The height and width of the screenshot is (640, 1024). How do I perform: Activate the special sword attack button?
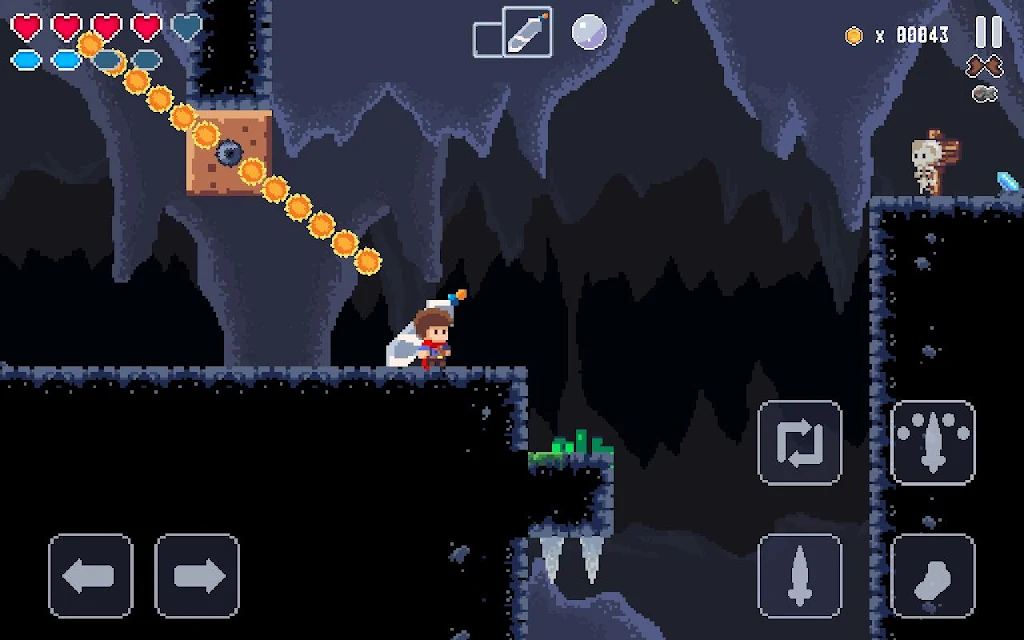932,443
